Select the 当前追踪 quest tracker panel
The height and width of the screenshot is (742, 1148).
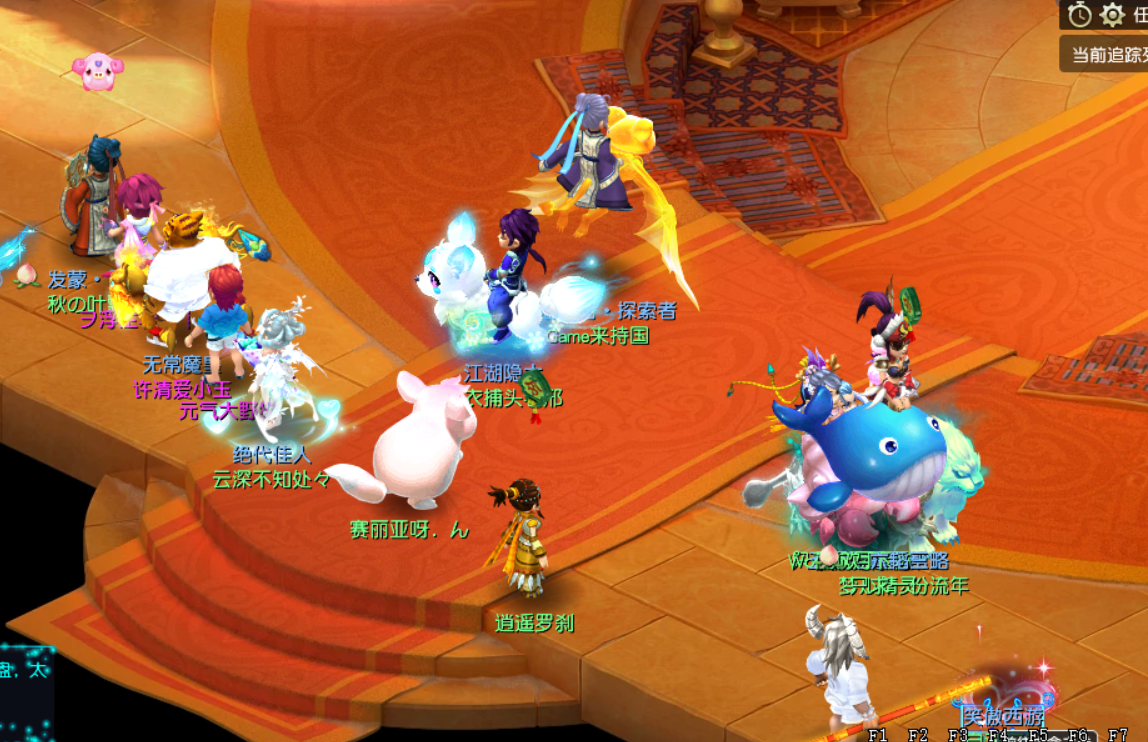[x=1106, y=54]
